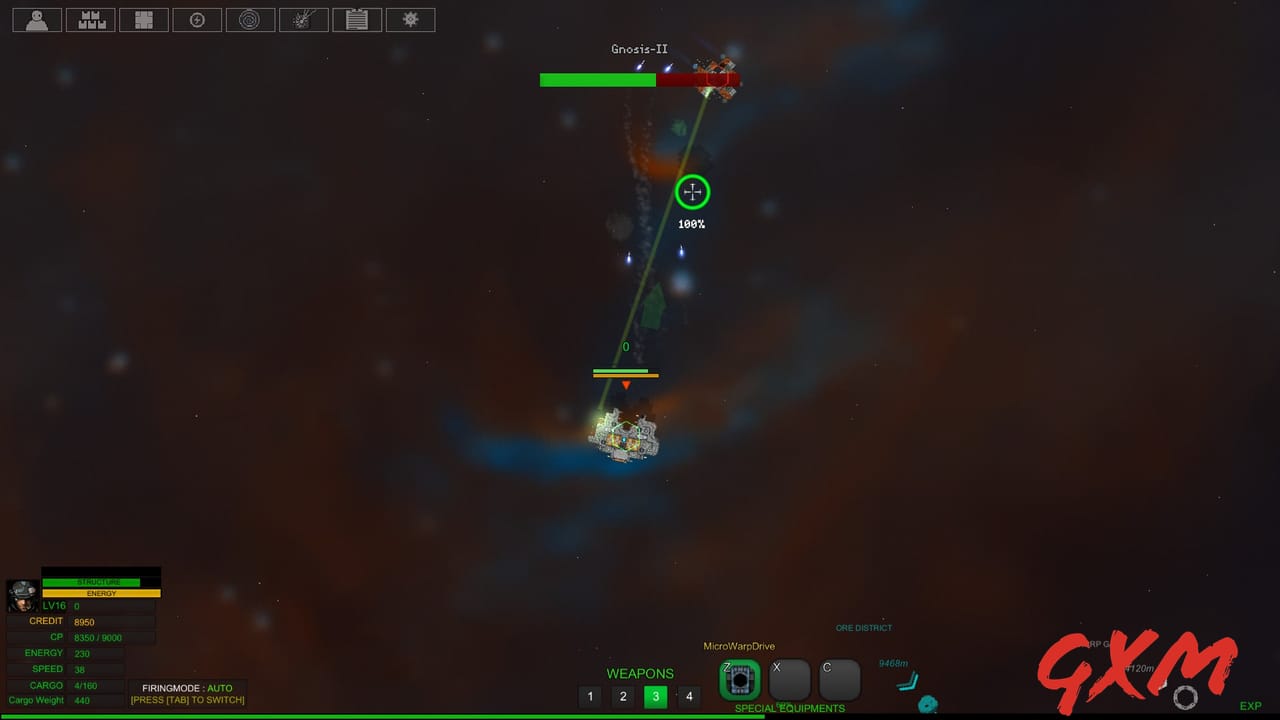Open the cargo inventory crates icon
This screenshot has height=720, width=1280.
[90, 19]
